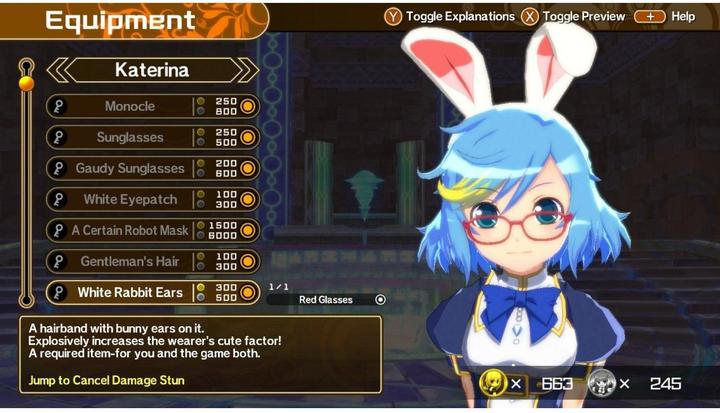Image resolution: width=720 pixels, height=413 pixels.
Task: Switch to the previous character with left arrow
Action: [59, 70]
